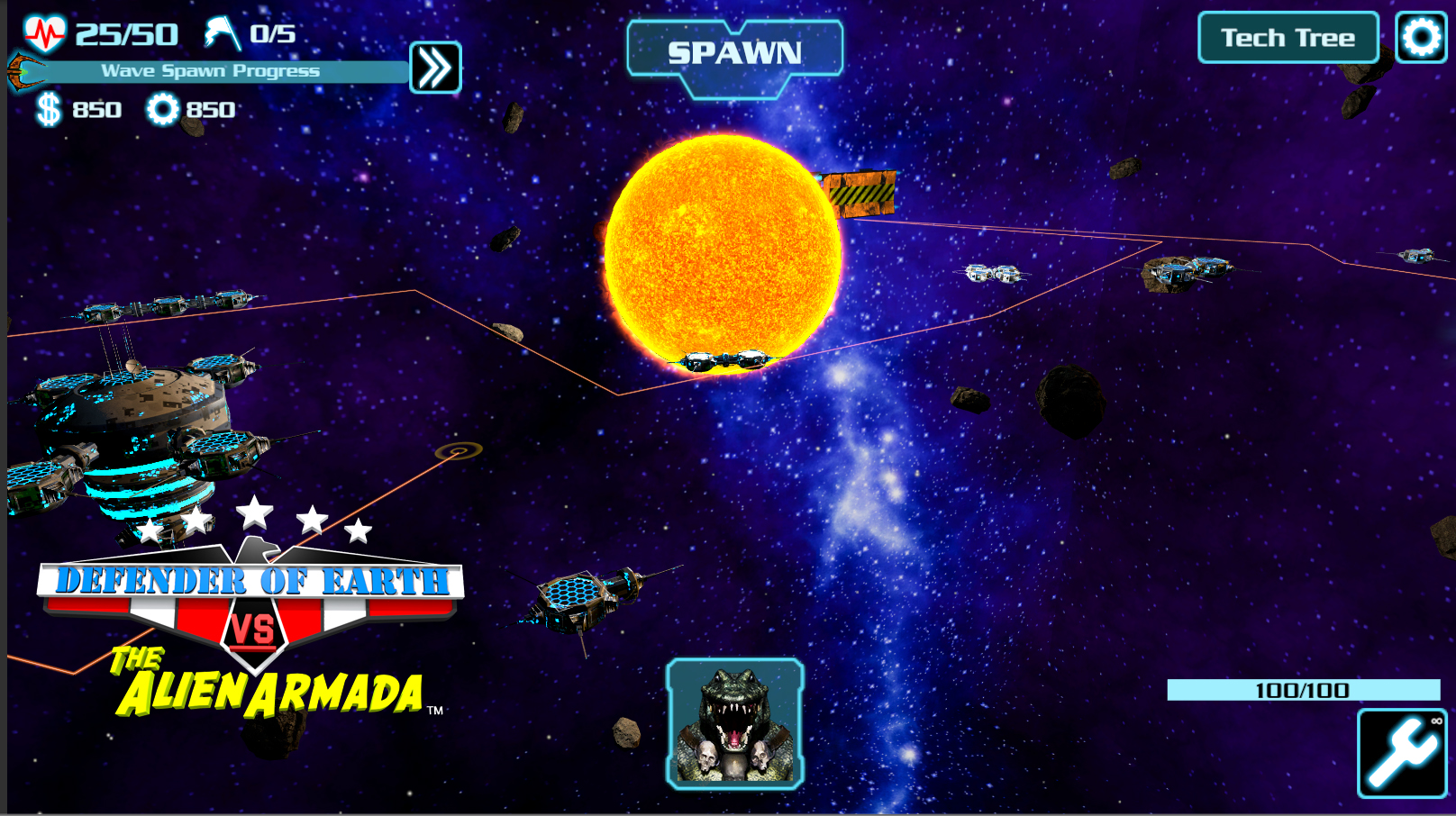Toggle fast-forward with the double-arrow button
The image size is (1456, 816).
pos(437,68)
